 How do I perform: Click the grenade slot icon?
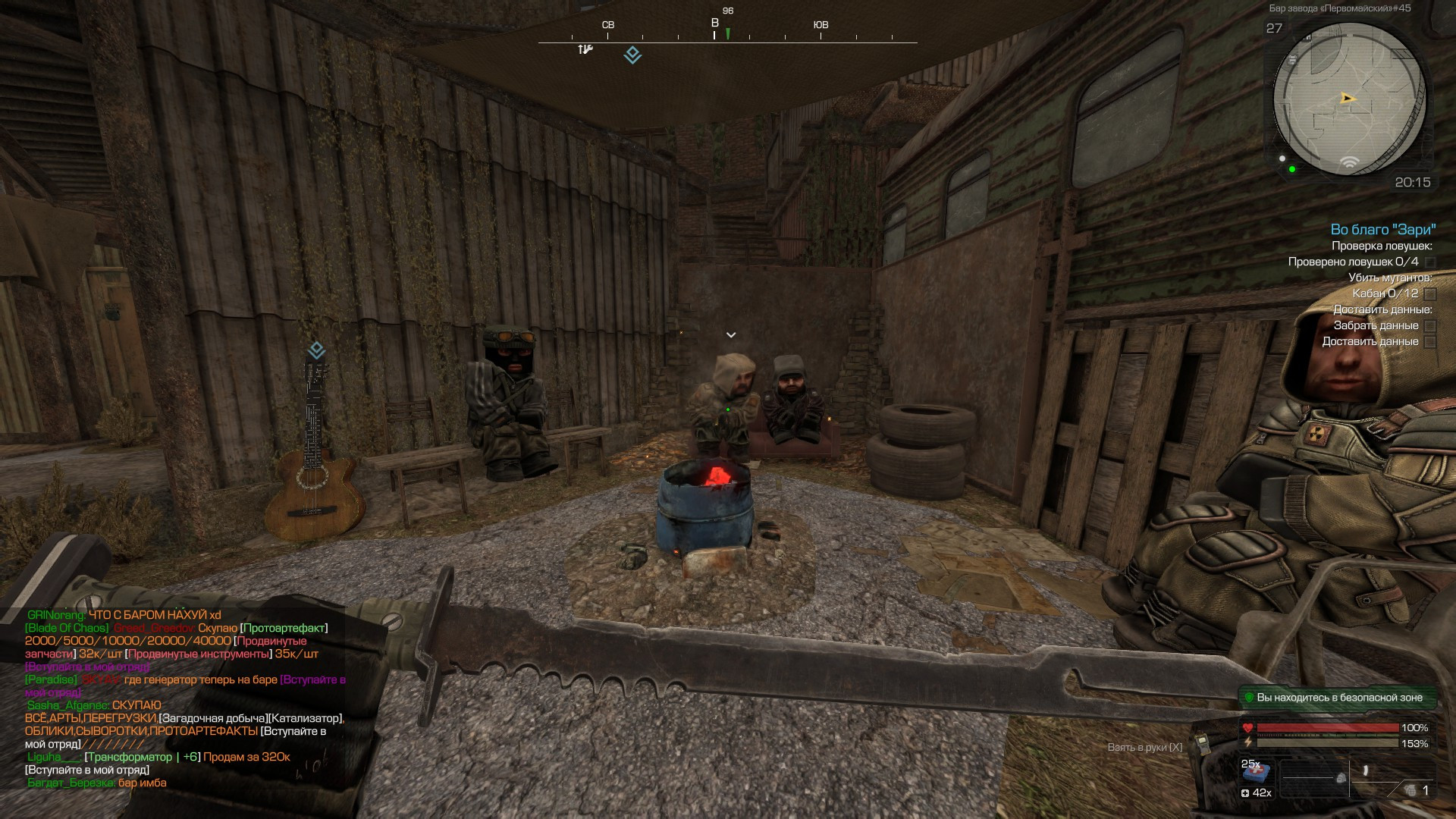(1410, 790)
